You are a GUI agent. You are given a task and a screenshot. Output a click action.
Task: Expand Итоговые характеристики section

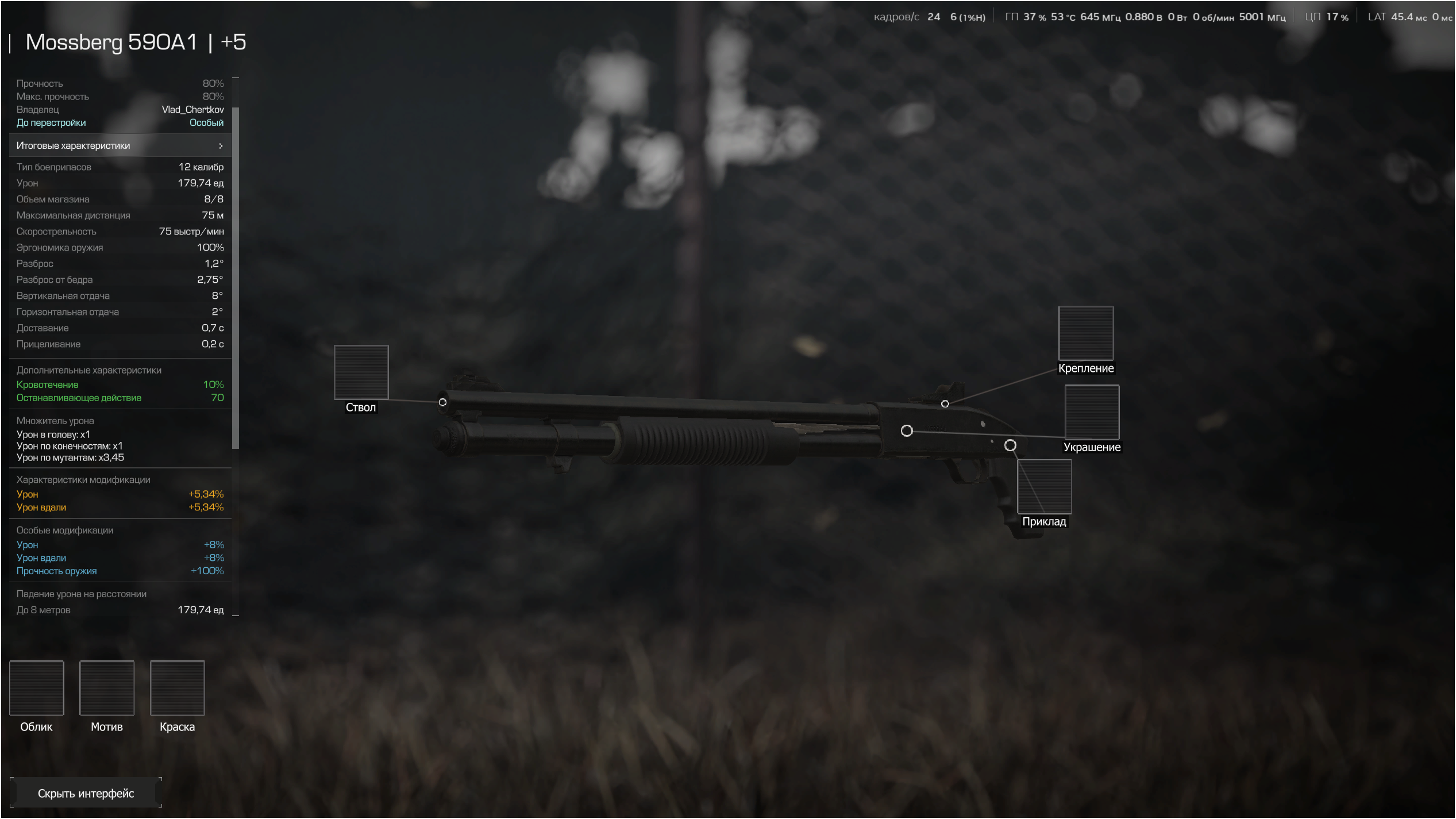120,146
